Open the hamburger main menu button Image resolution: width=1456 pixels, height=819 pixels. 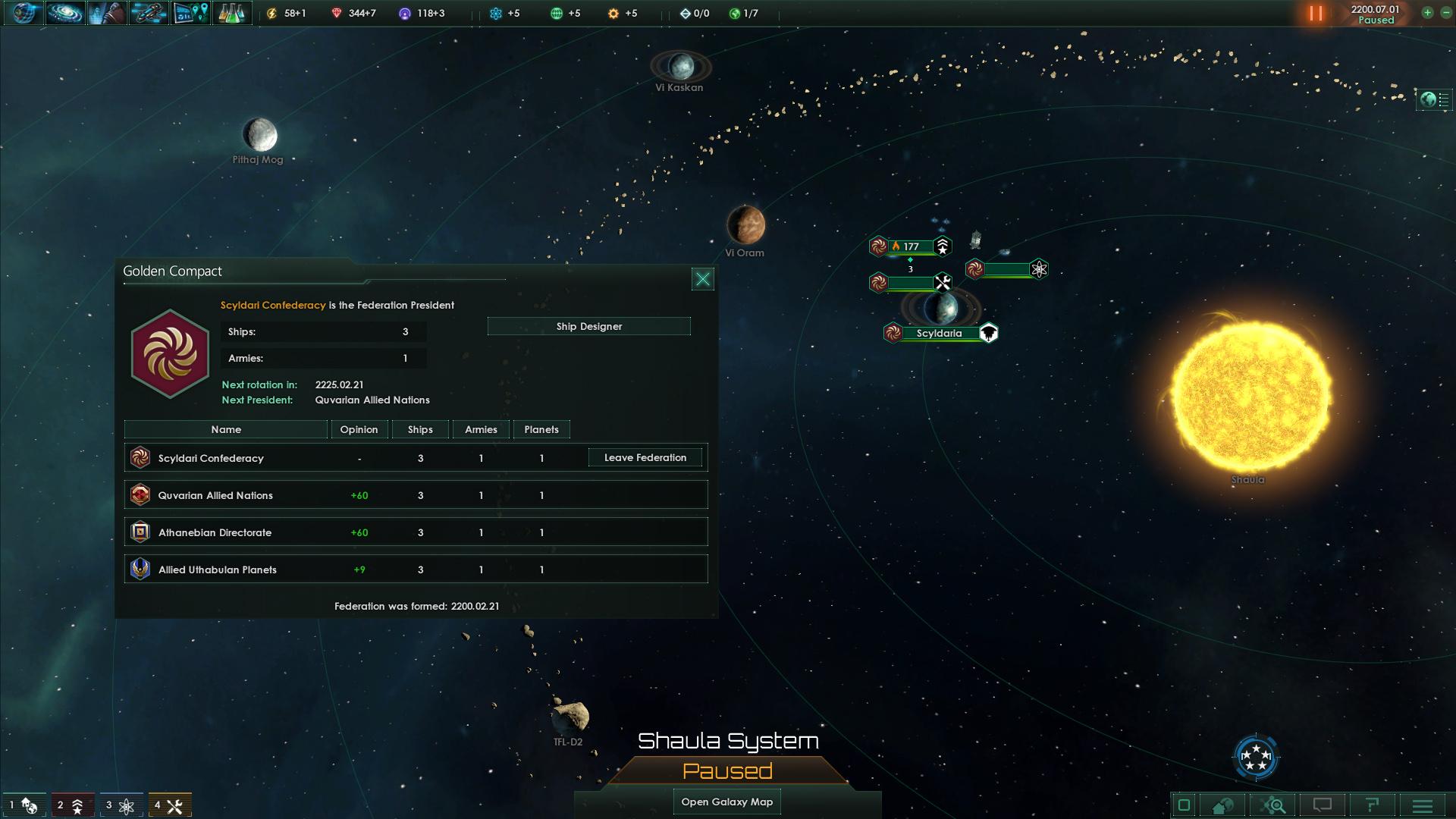pos(1422,805)
